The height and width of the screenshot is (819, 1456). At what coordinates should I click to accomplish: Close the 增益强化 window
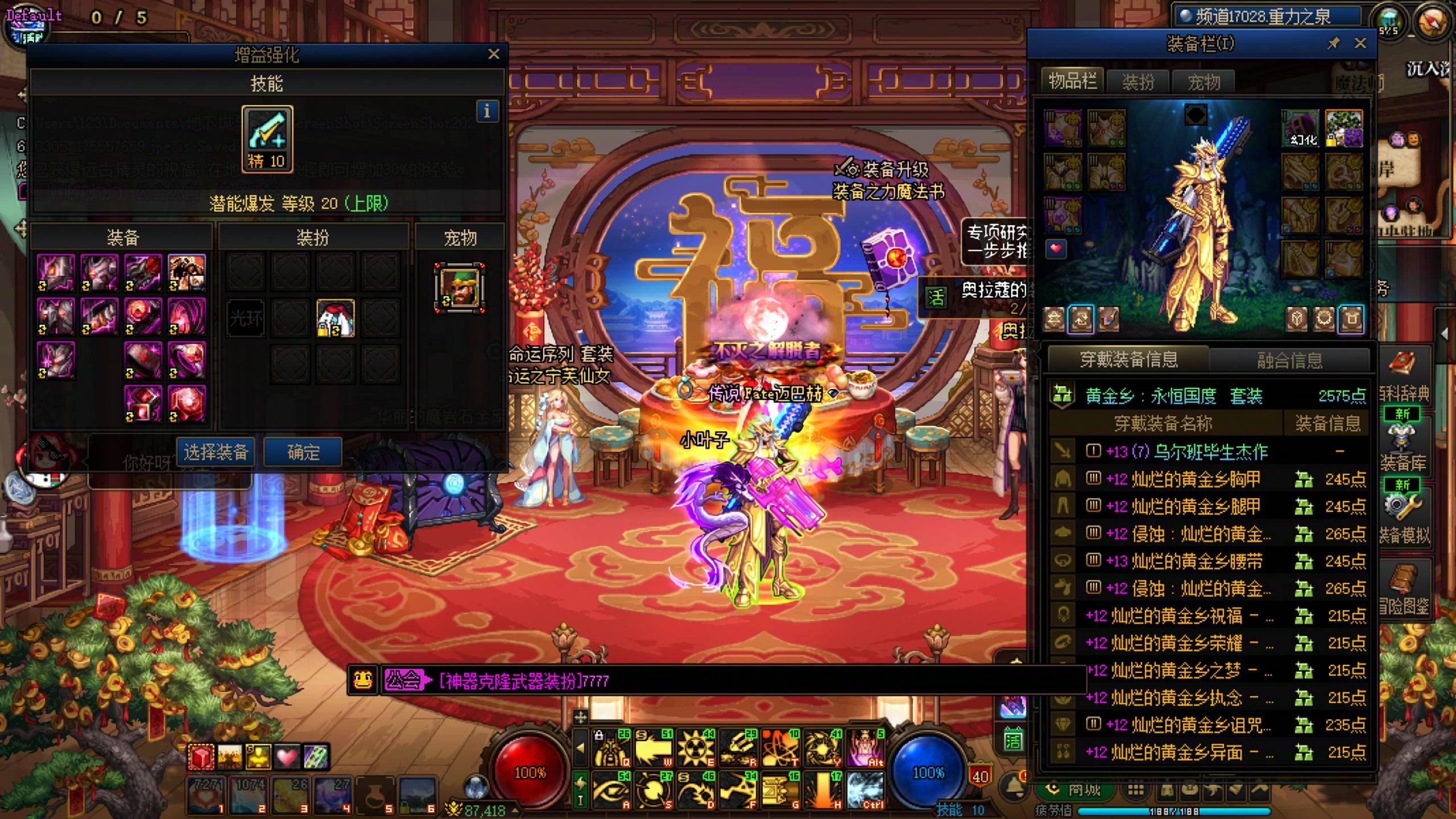point(493,54)
